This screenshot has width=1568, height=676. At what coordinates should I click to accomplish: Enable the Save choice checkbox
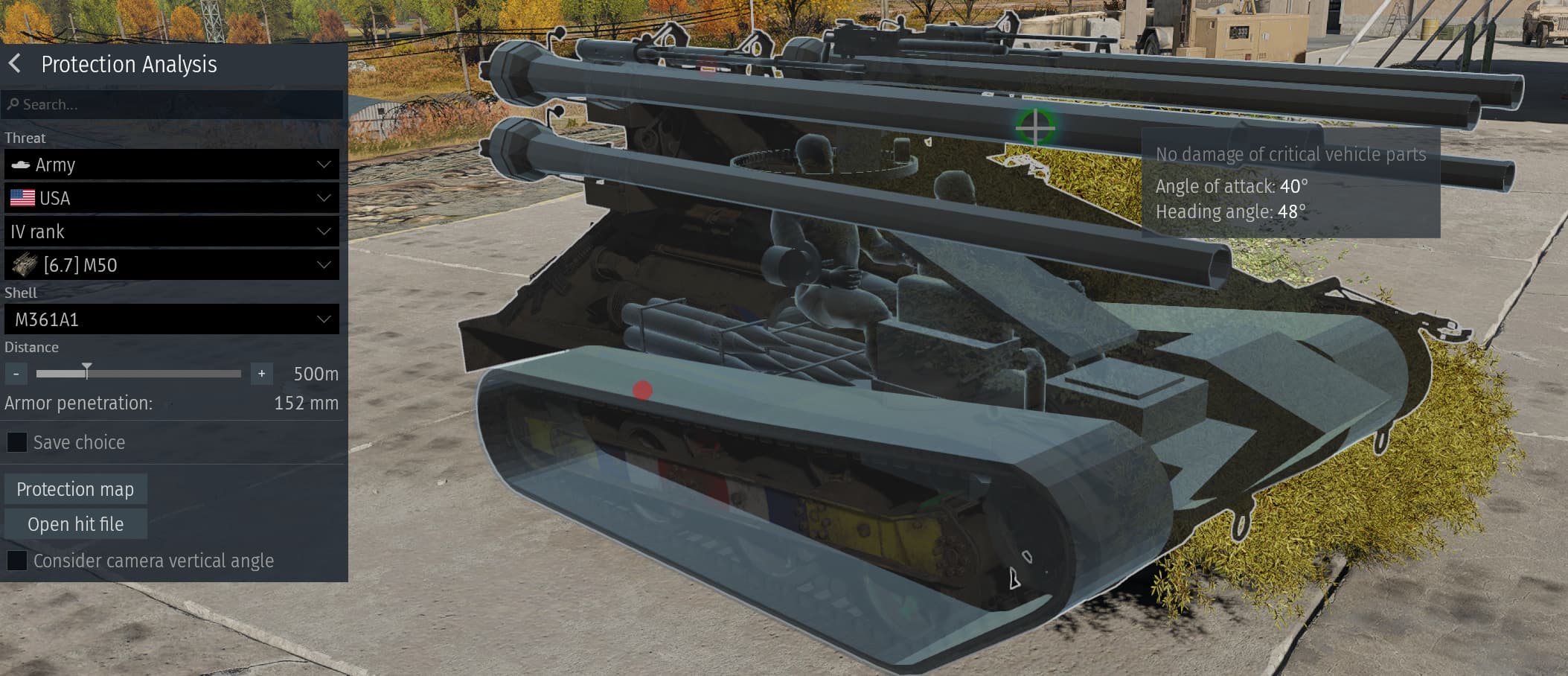[16, 441]
